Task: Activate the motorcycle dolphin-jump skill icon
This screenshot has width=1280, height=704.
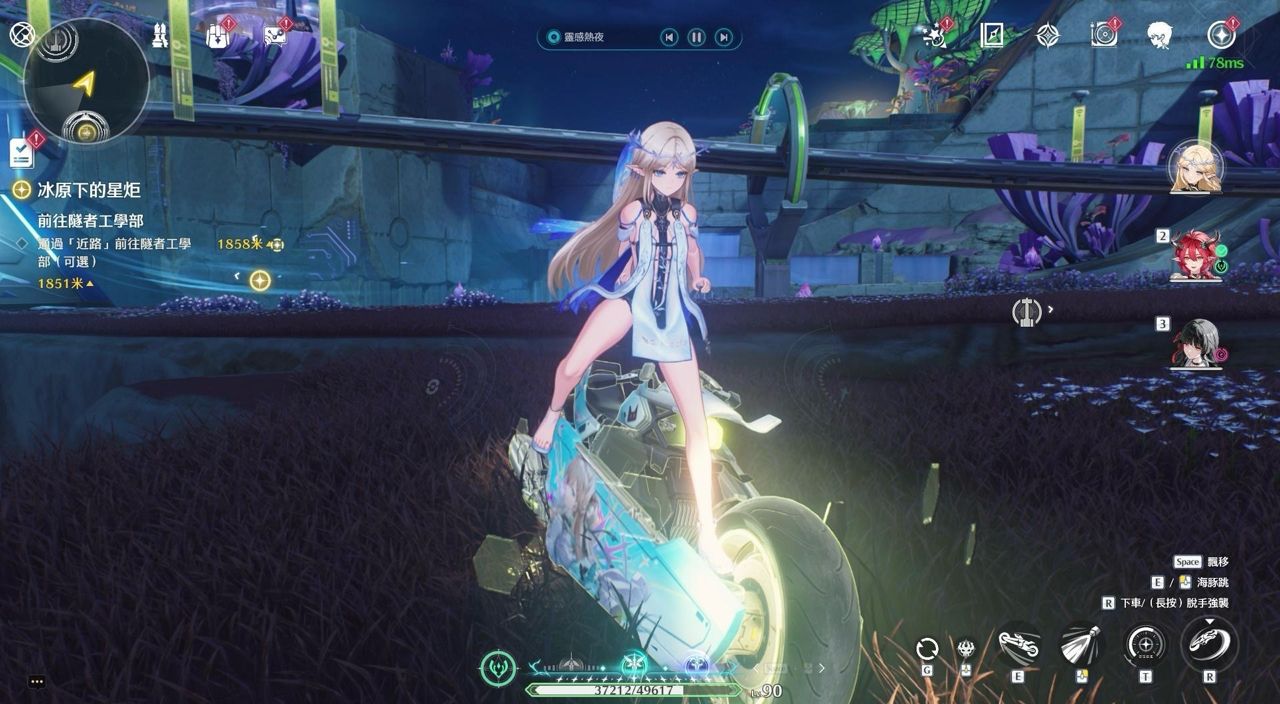Action: tap(1019, 645)
